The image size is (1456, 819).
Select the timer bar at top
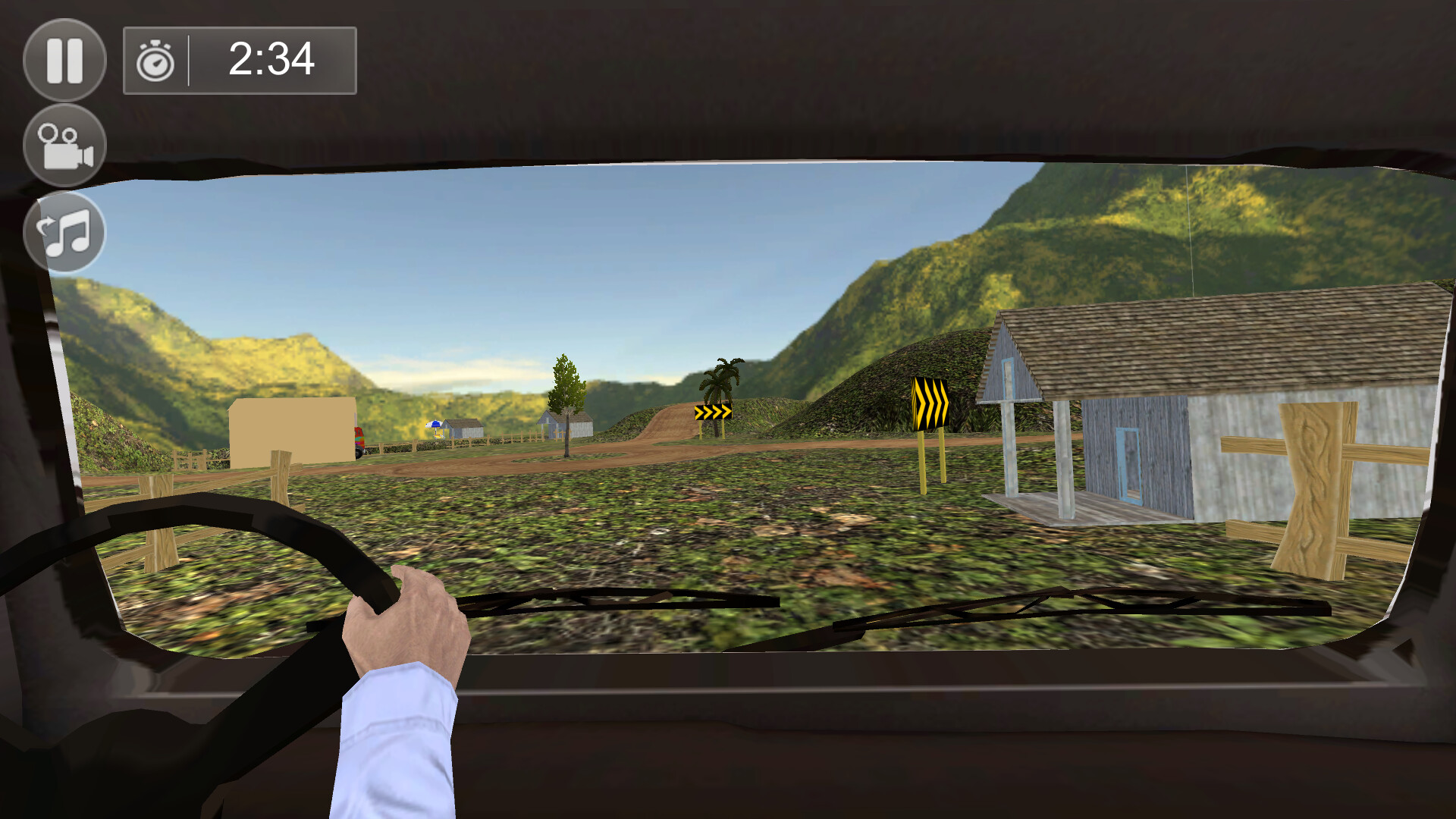coord(240,61)
